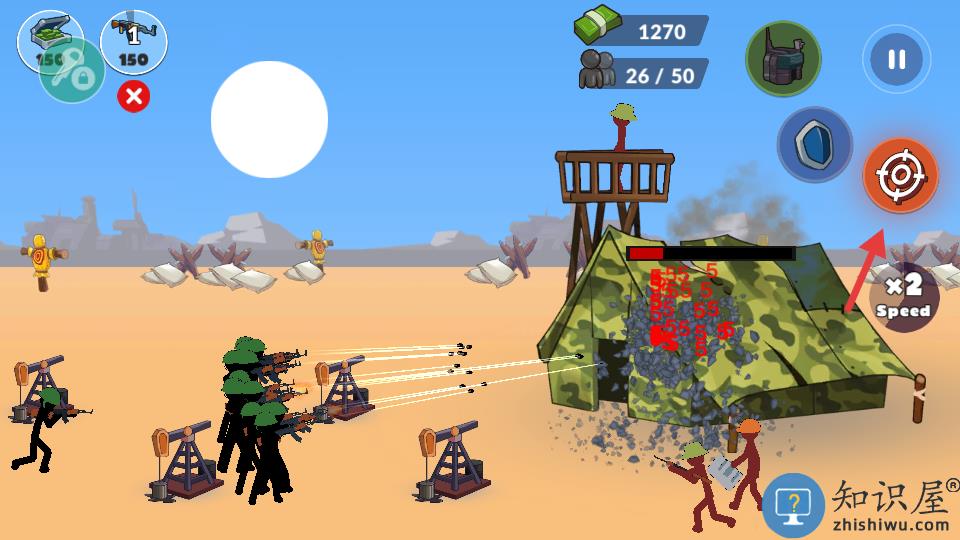Screen dimensions: 960x540
Task: Toggle the ×2 Speed button
Action: pos(905,299)
